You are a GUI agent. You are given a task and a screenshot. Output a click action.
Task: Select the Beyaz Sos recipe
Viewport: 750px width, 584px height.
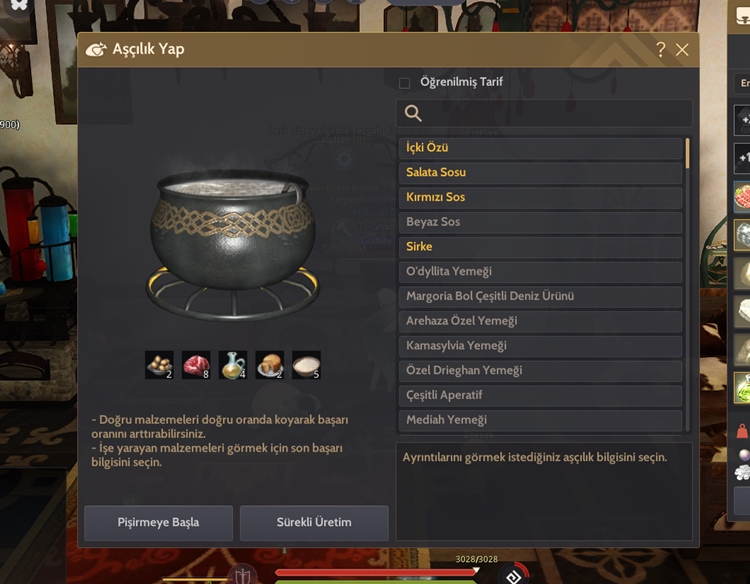(x=540, y=222)
